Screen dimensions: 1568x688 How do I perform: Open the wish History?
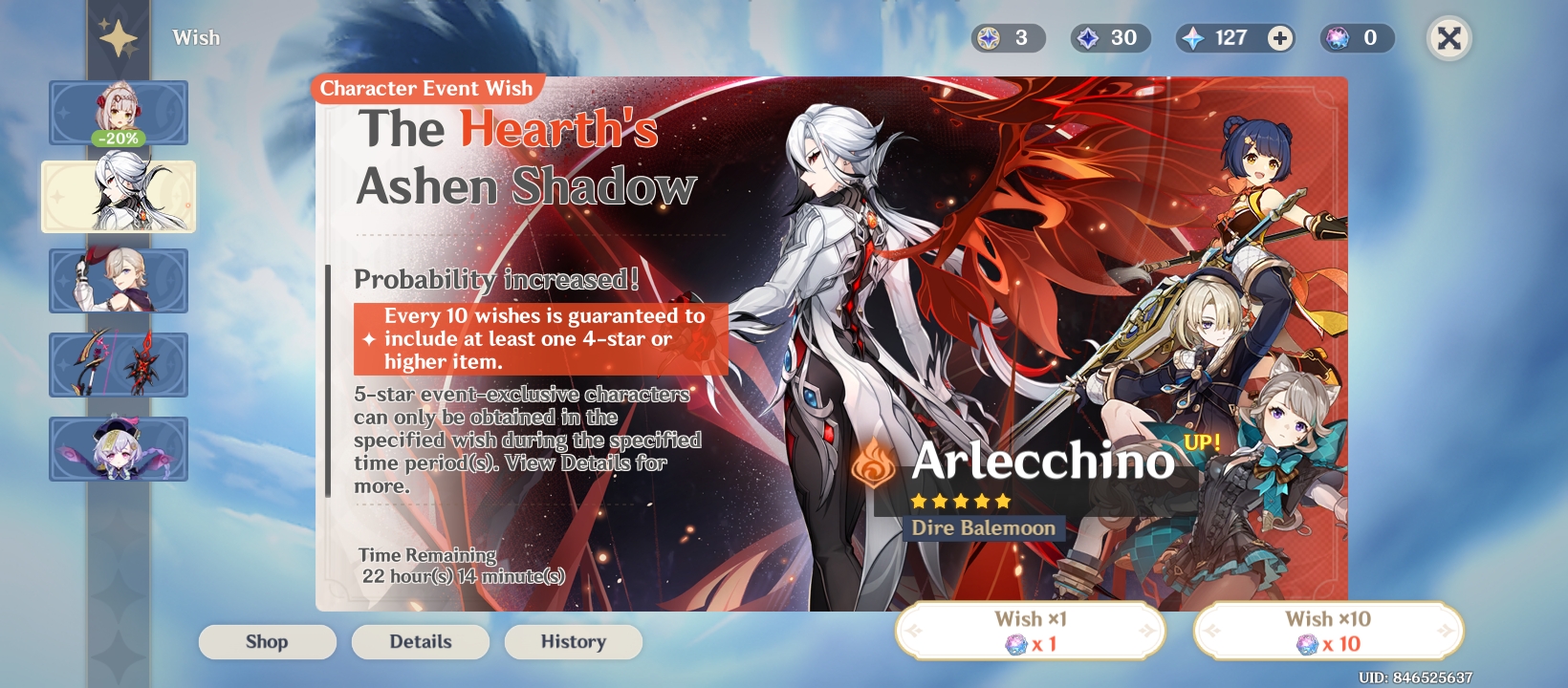click(x=574, y=641)
